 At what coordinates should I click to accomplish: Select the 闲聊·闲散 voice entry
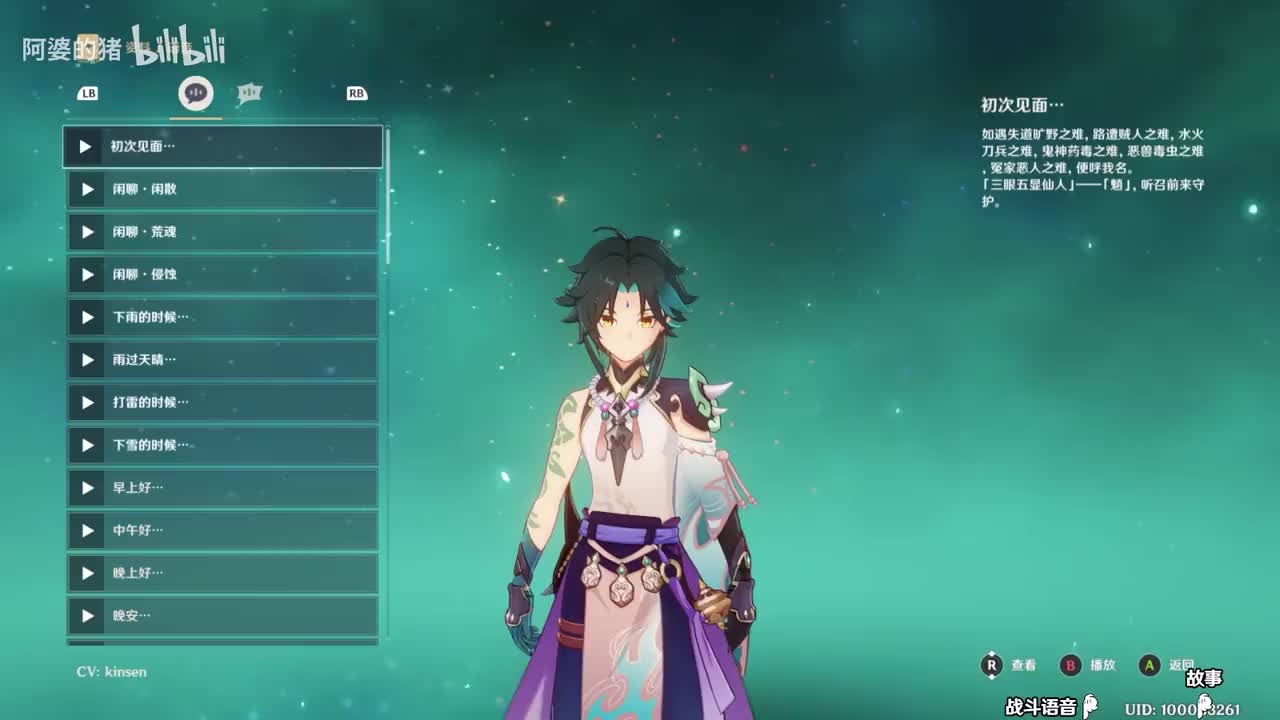pyautogui.click(x=222, y=189)
